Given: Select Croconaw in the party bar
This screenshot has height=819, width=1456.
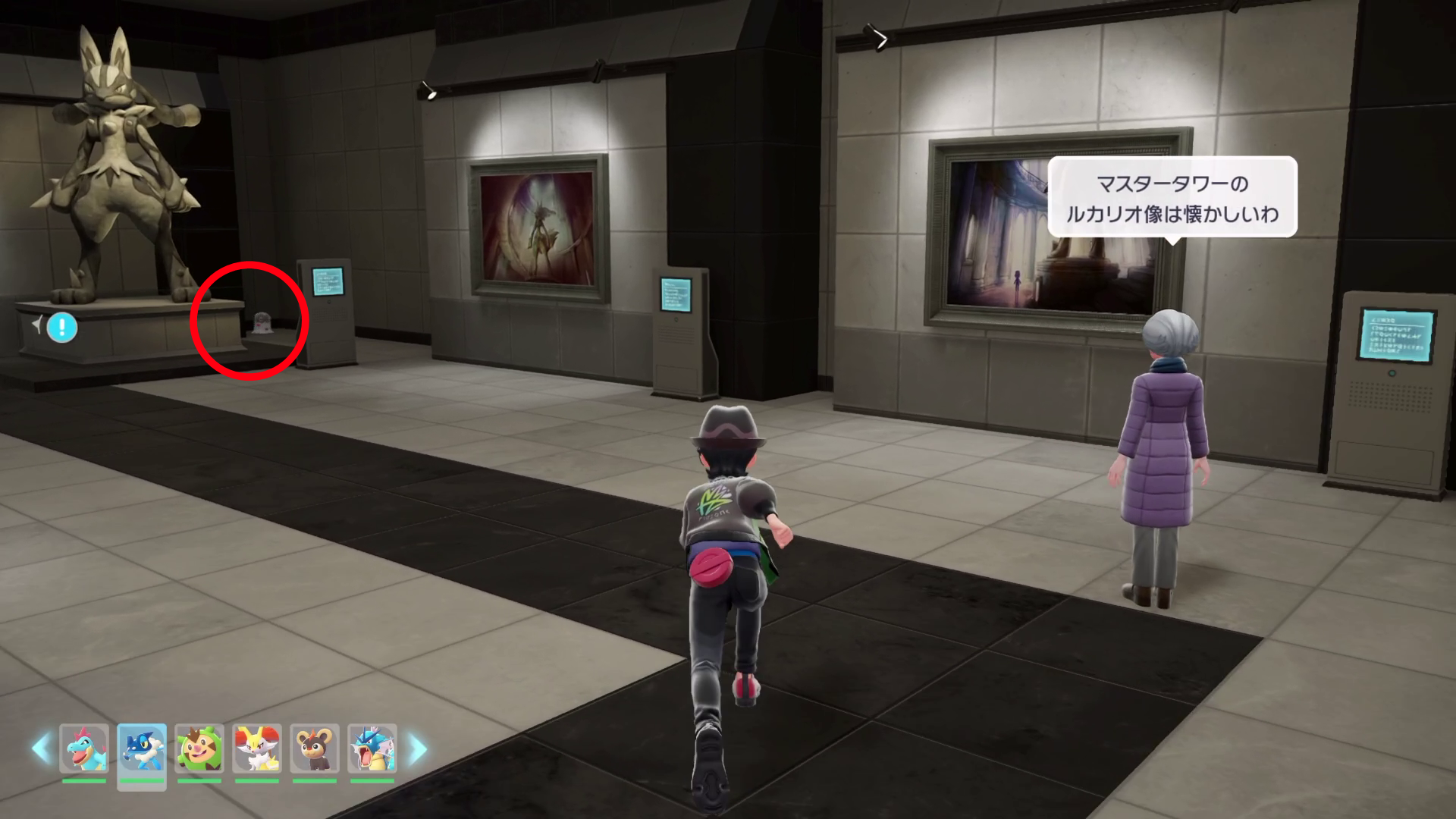Looking at the screenshot, I should (x=84, y=748).
